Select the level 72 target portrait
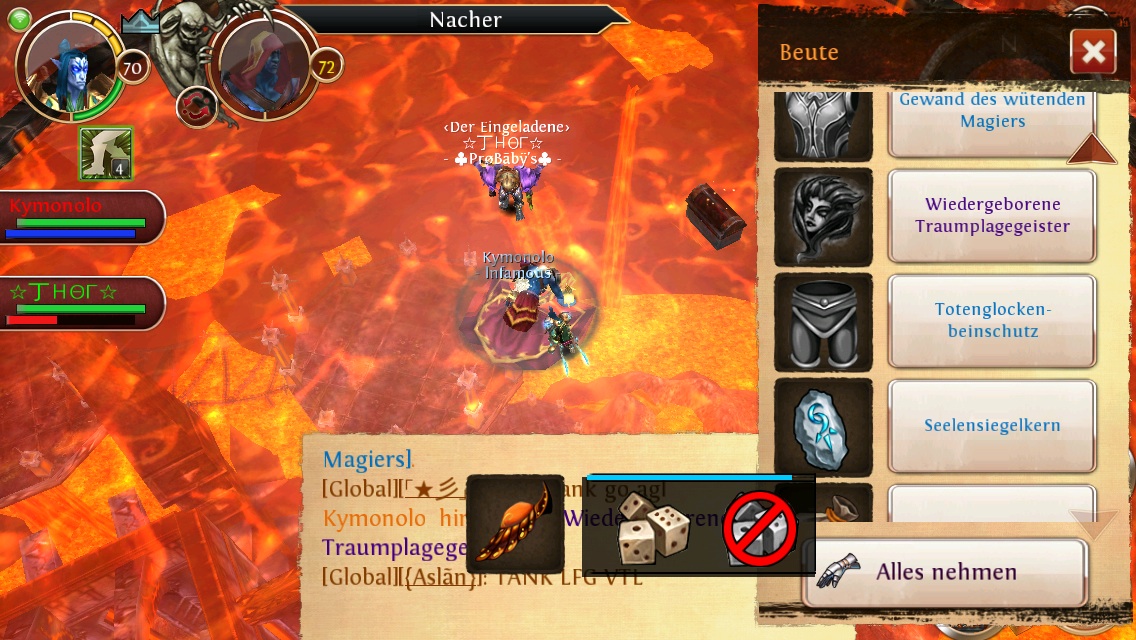The width and height of the screenshot is (1136, 640). pos(265,67)
